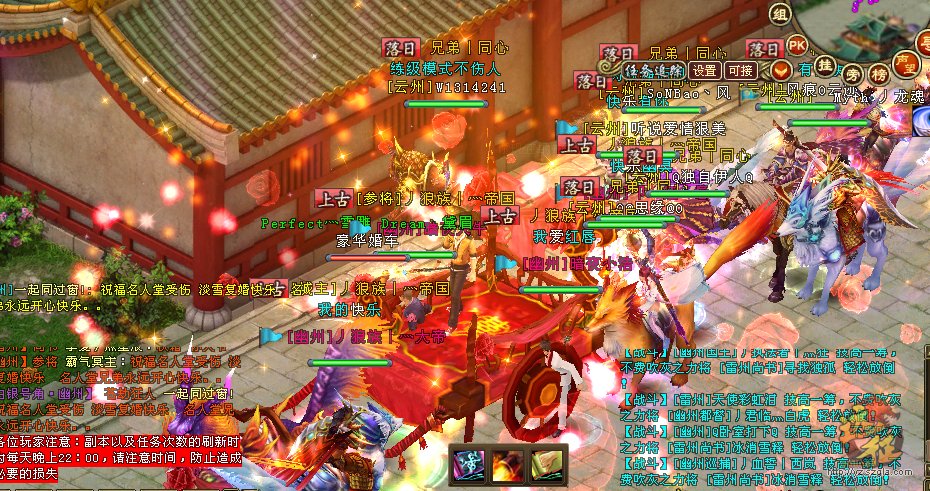Activate the 挂 auto-play button
The width and height of the screenshot is (930, 491).
point(825,65)
